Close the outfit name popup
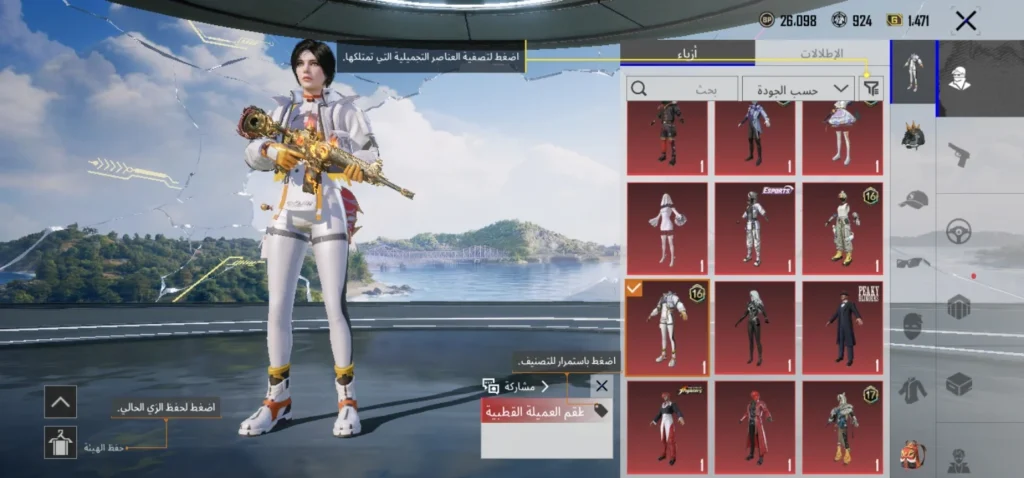Image resolution: width=1024 pixels, height=478 pixels. pyautogui.click(x=601, y=386)
